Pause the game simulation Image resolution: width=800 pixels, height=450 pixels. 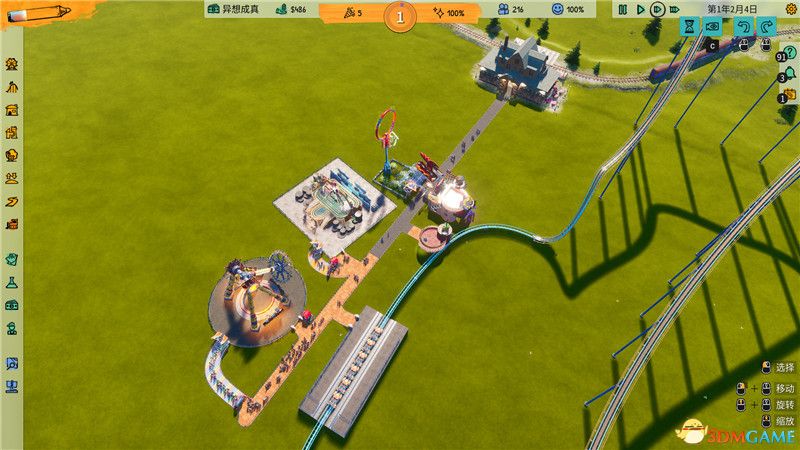[622, 10]
